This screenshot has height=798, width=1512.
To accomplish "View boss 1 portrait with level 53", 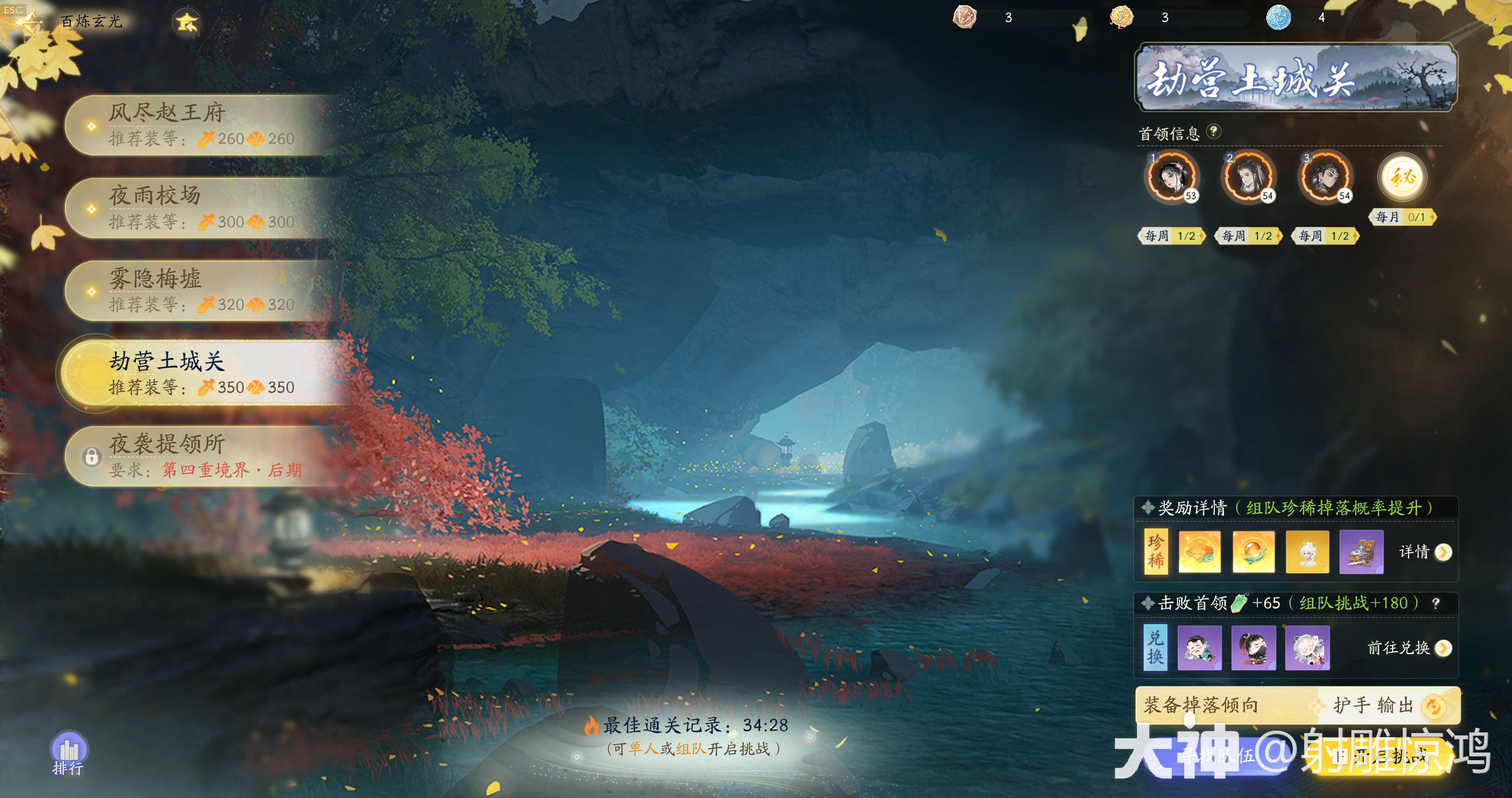I will 1172,177.
